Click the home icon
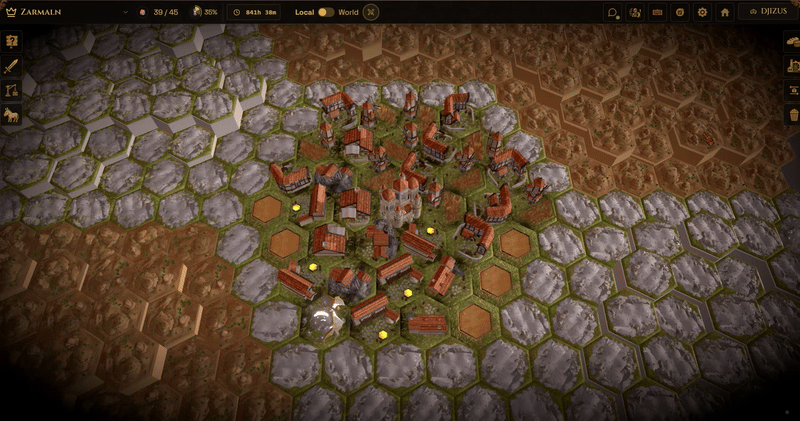The image size is (800, 421). (725, 12)
